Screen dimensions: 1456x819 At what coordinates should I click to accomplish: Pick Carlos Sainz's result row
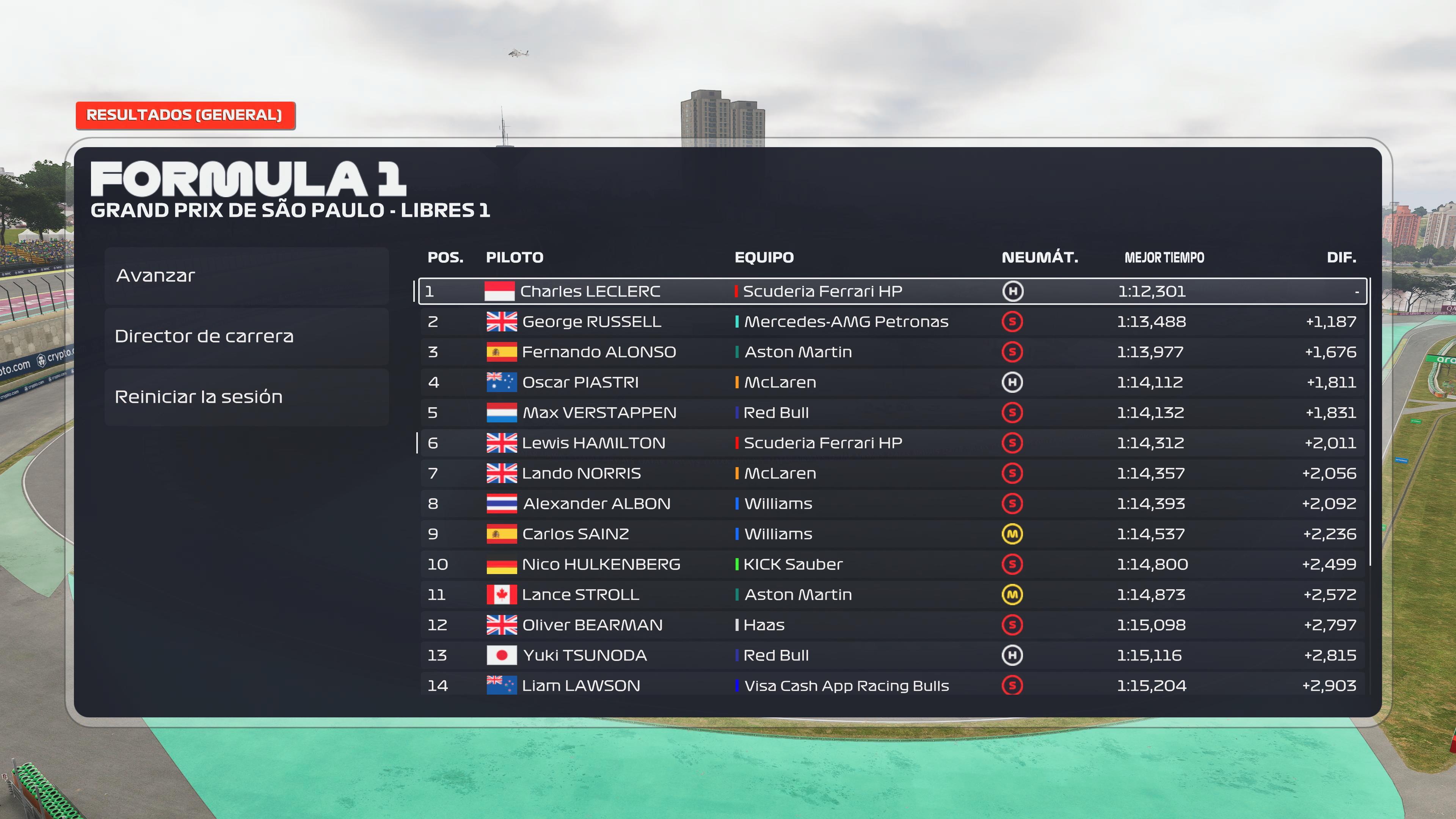tap(892, 534)
